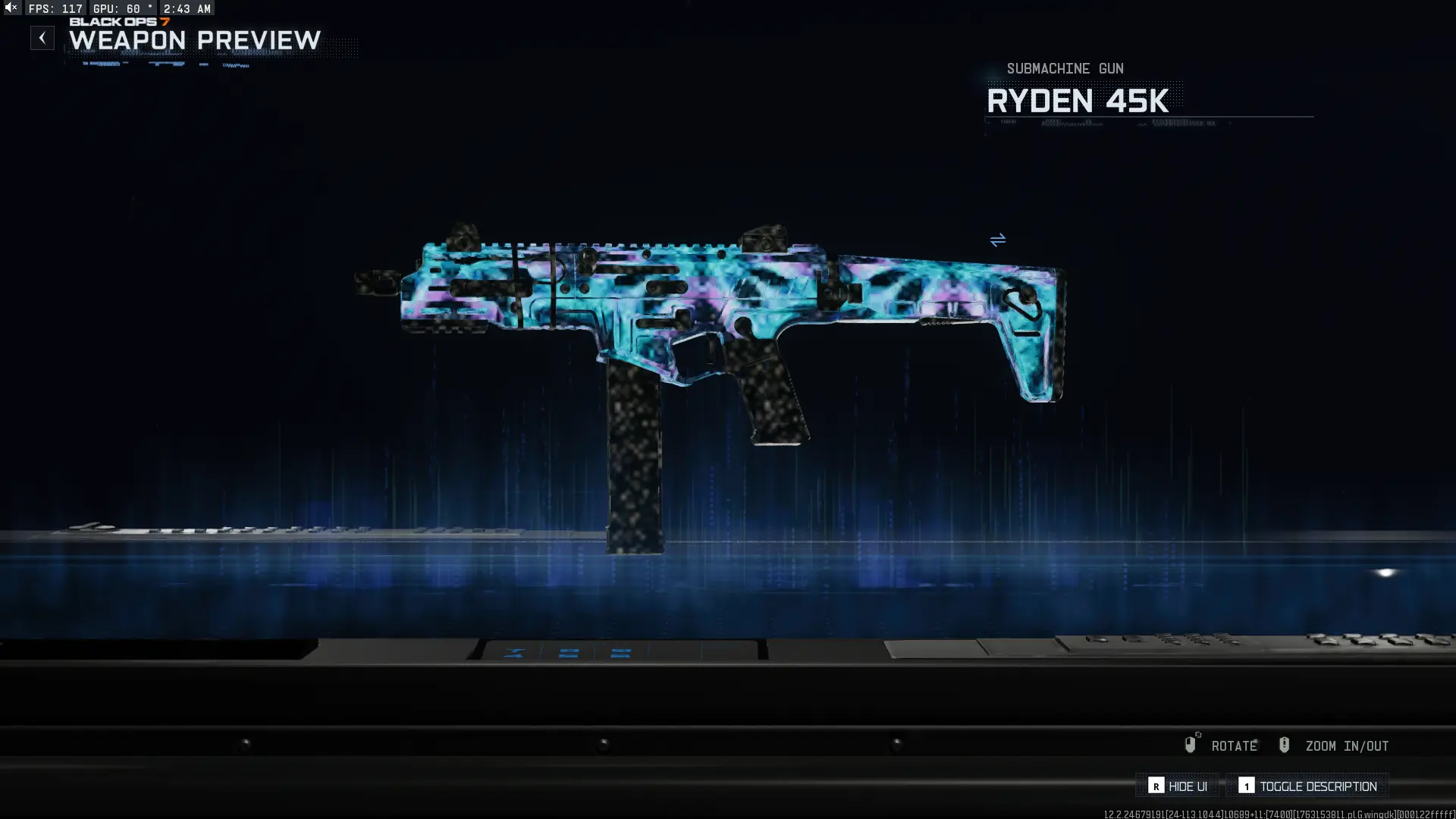Click the Weapon Preview header

(x=193, y=42)
